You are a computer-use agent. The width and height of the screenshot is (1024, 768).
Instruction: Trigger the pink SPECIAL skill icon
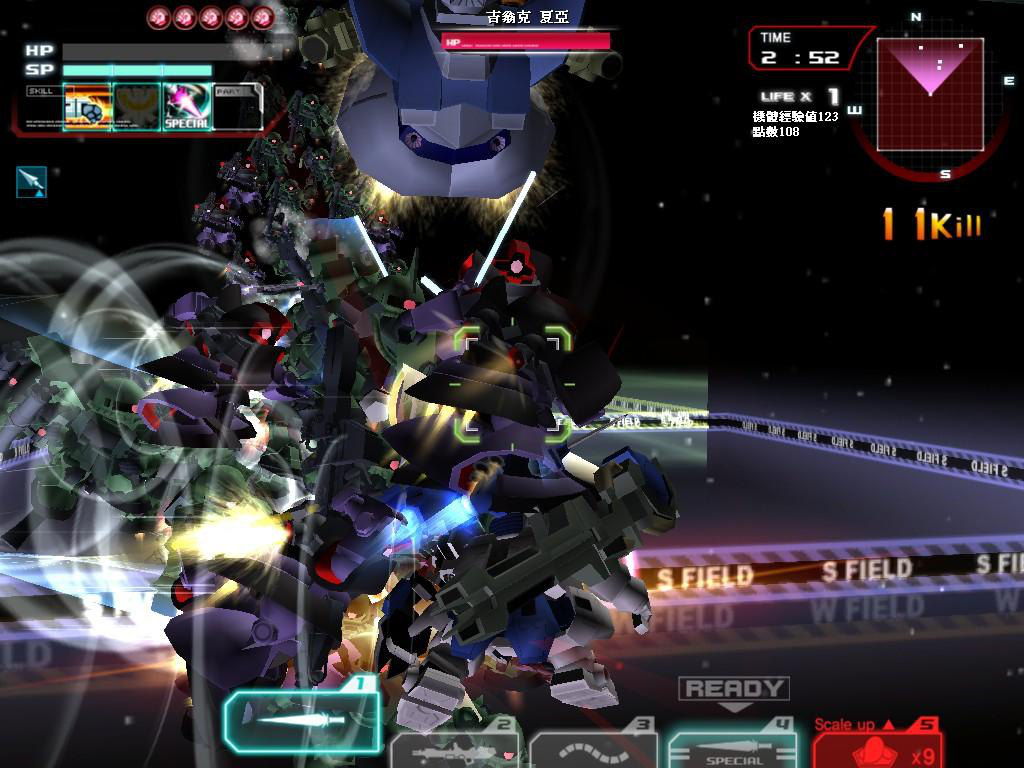[x=187, y=107]
